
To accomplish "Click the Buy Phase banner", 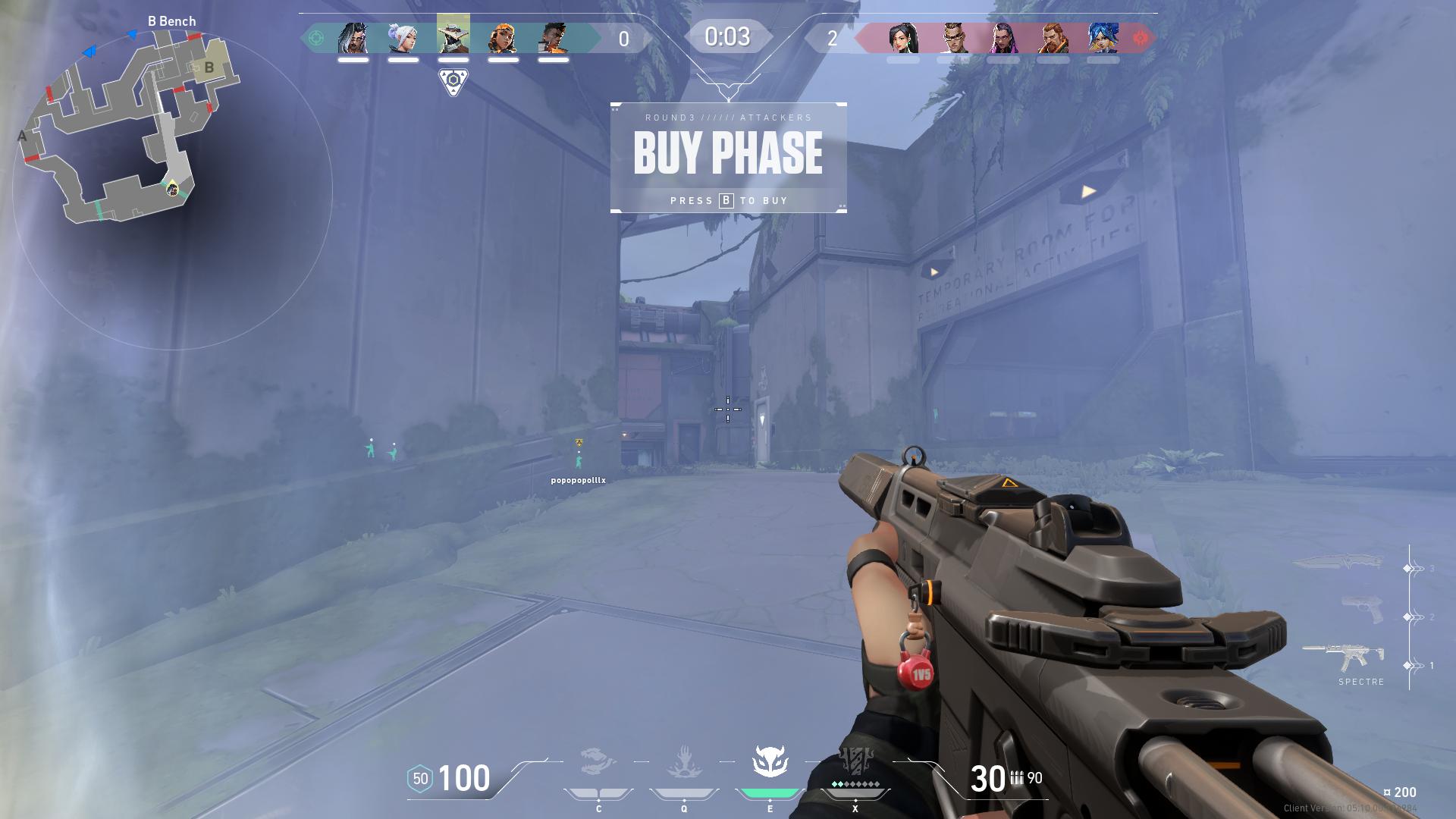I will 728,158.
